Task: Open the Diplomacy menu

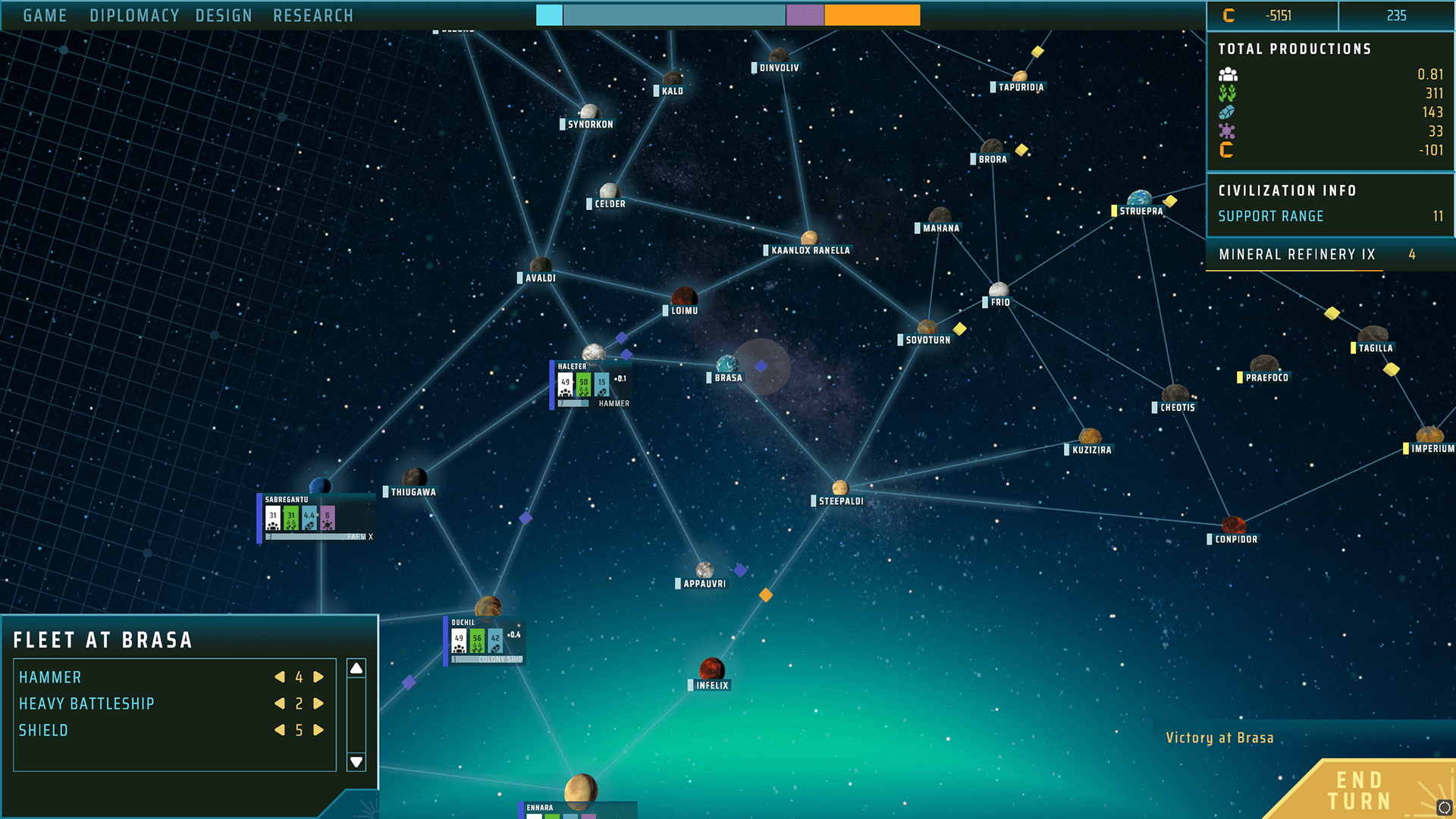Action: (x=134, y=16)
